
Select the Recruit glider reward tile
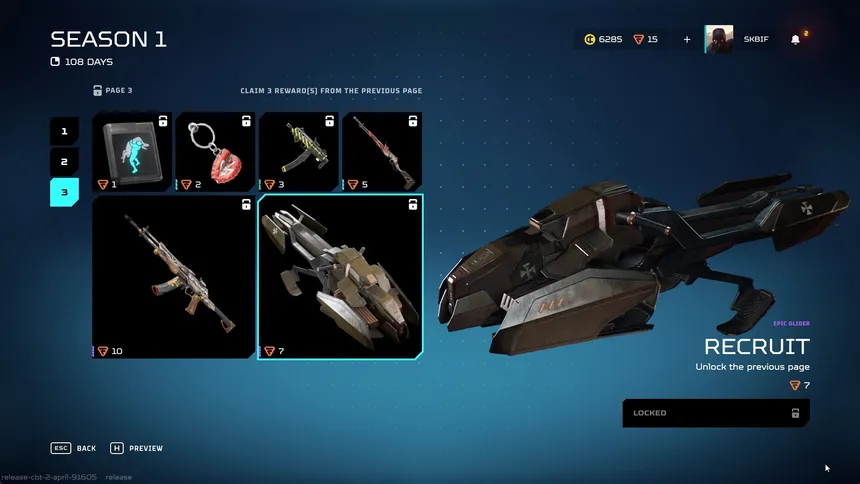pos(340,277)
